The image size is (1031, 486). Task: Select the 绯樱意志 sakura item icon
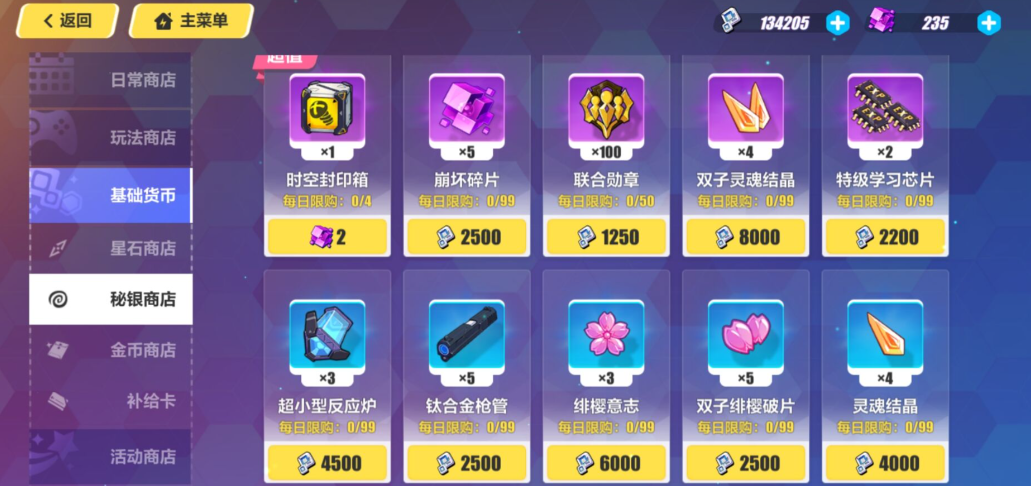[606, 332]
